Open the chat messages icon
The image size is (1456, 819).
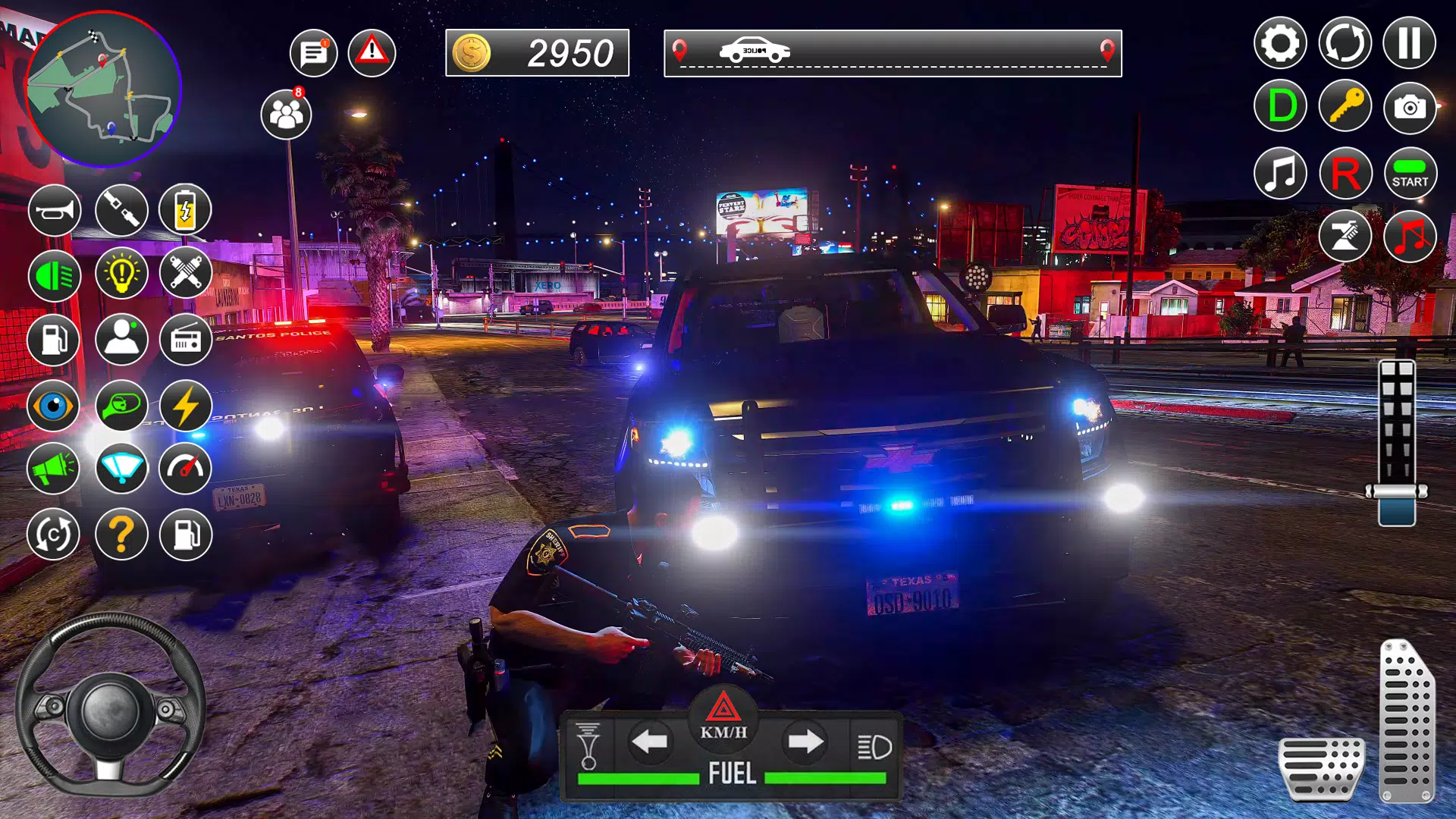pyautogui.click(x=313, y=53)
